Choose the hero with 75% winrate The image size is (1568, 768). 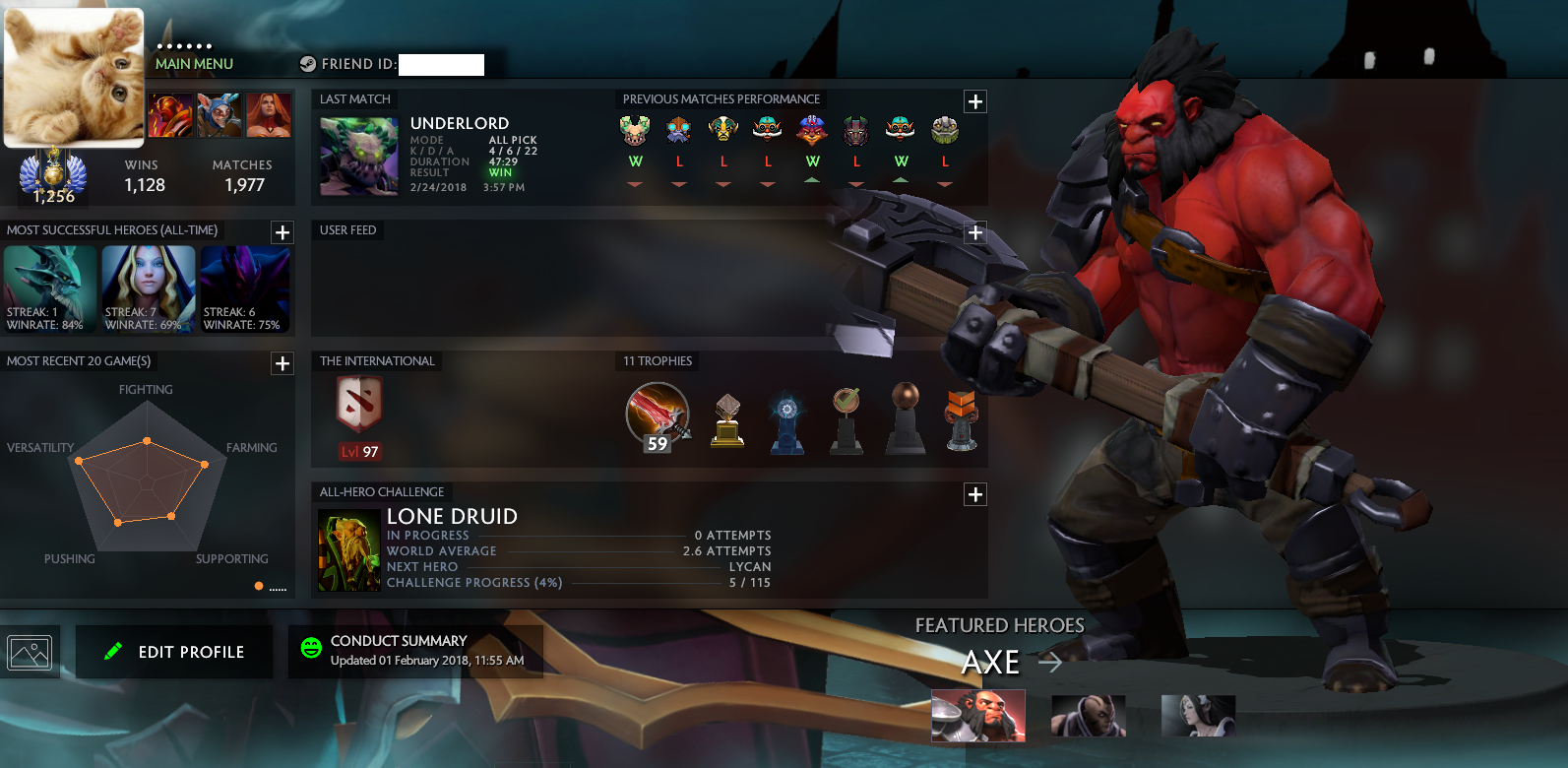click(245, 288)
